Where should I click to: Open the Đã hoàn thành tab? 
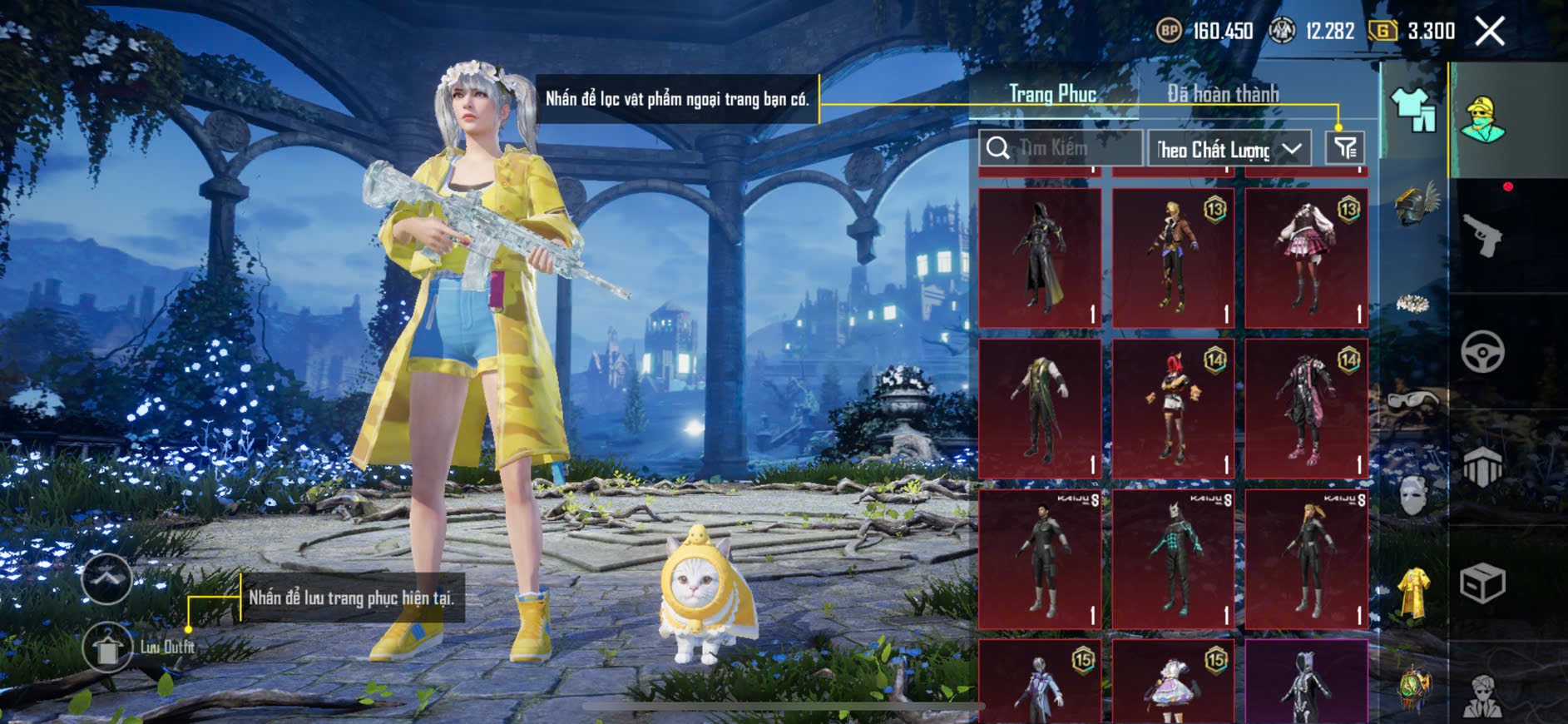point(1223,94)
